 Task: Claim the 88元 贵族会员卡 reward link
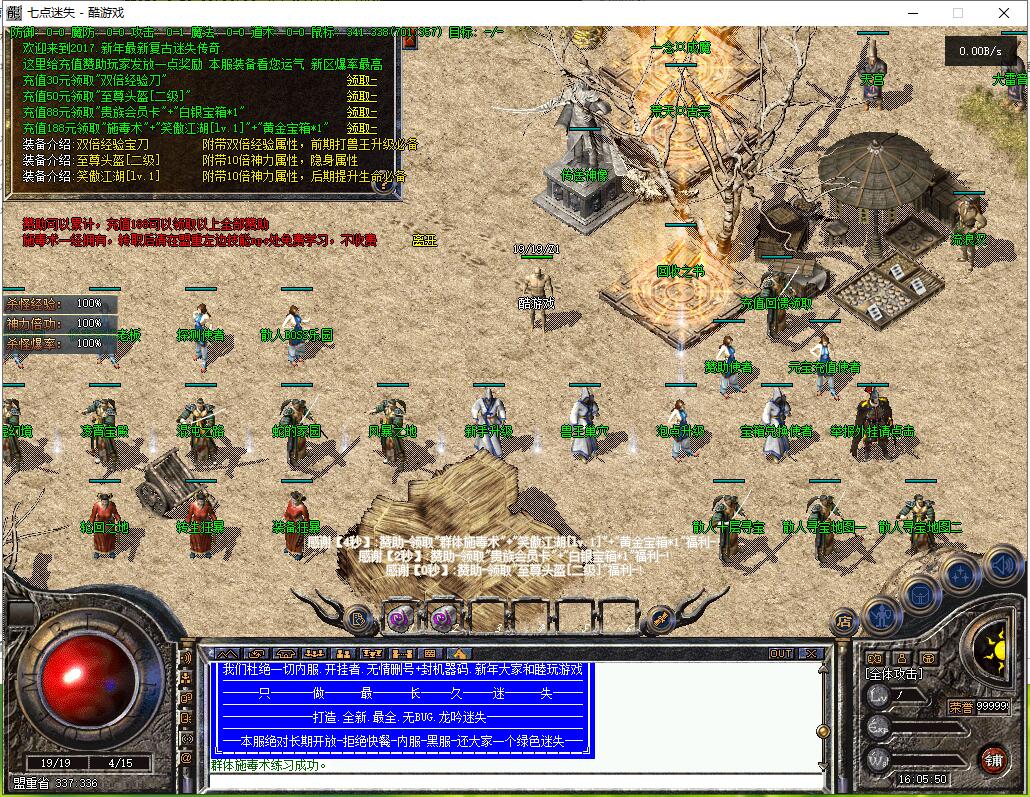point(361,112)
